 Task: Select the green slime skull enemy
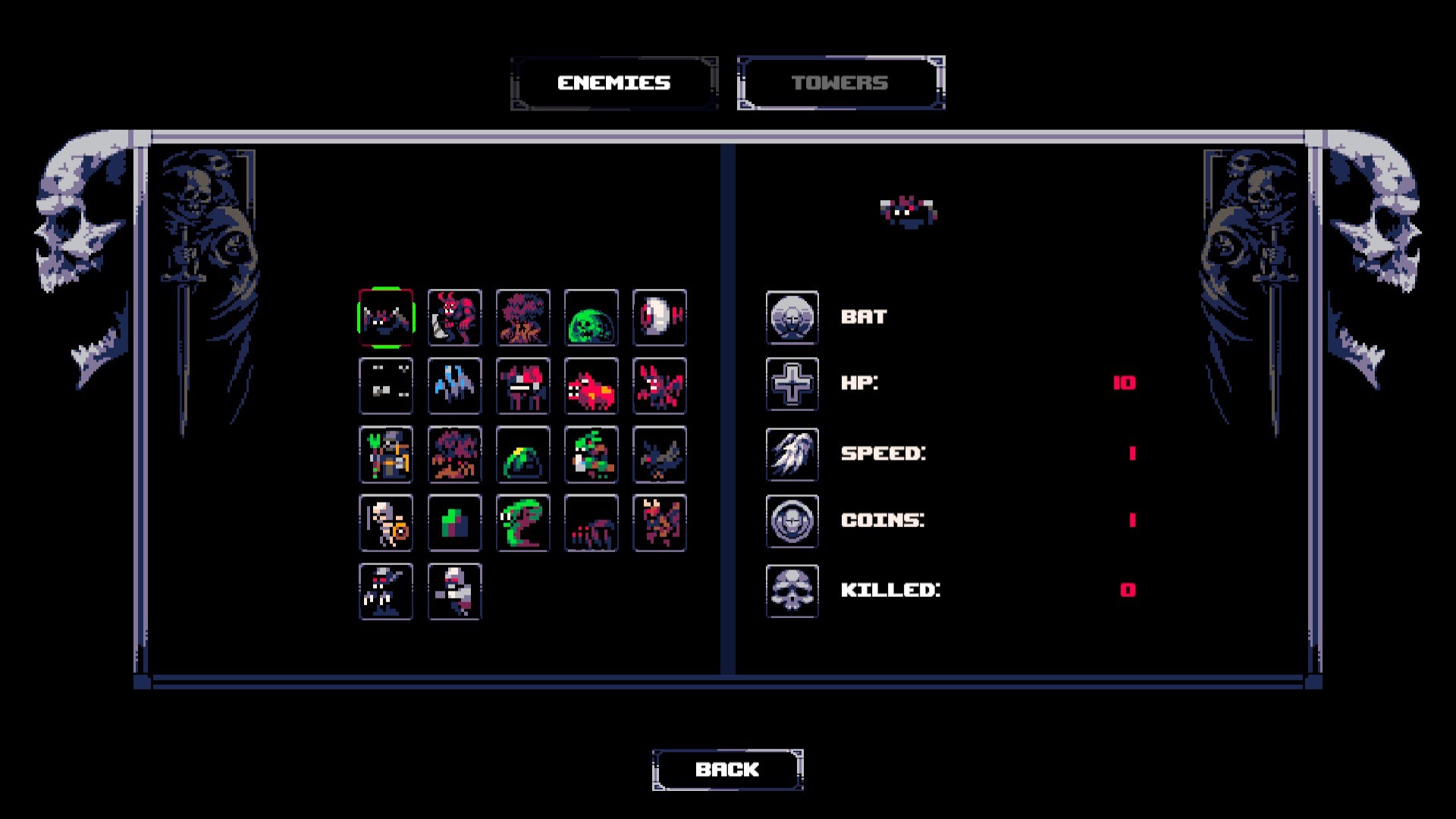point(591,318)
